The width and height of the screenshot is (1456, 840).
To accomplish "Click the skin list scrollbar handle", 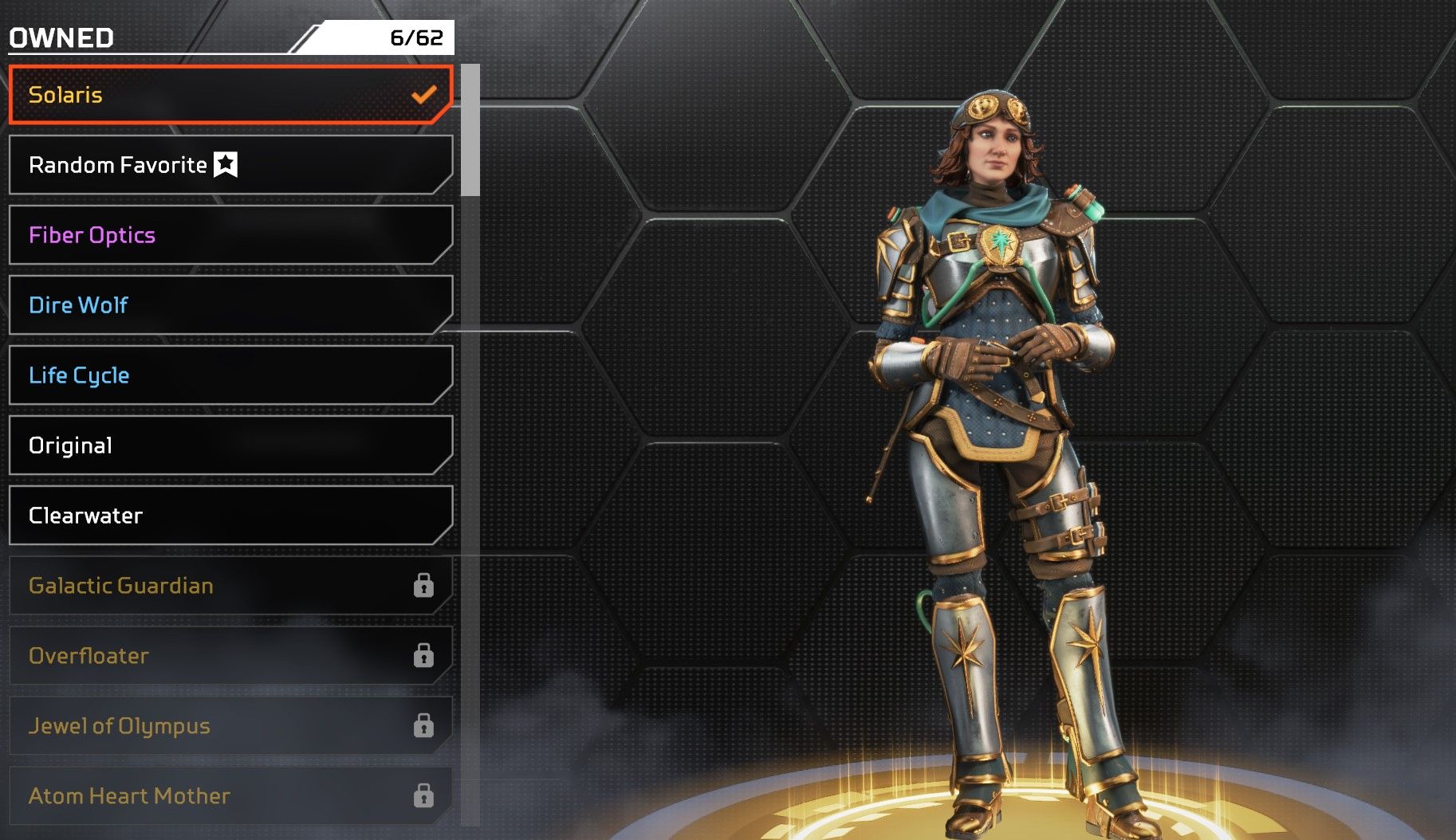I will 470,130.
